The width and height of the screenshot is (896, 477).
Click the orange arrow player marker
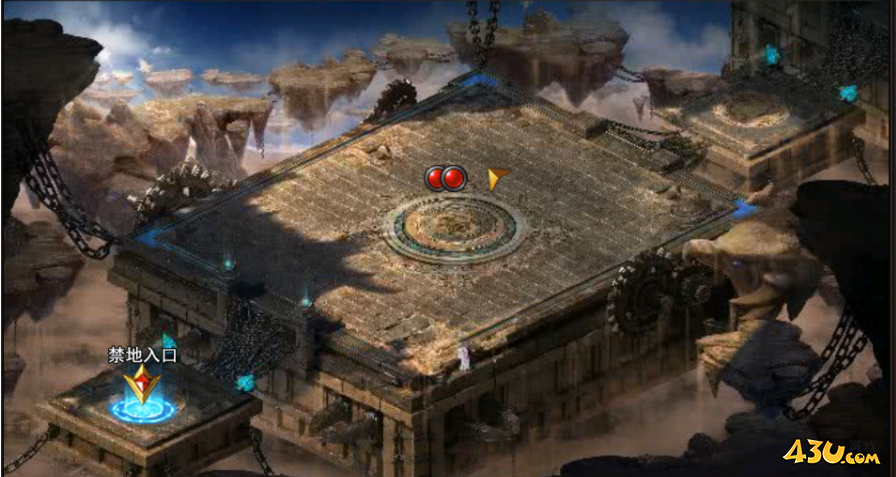tap(497, 178)
